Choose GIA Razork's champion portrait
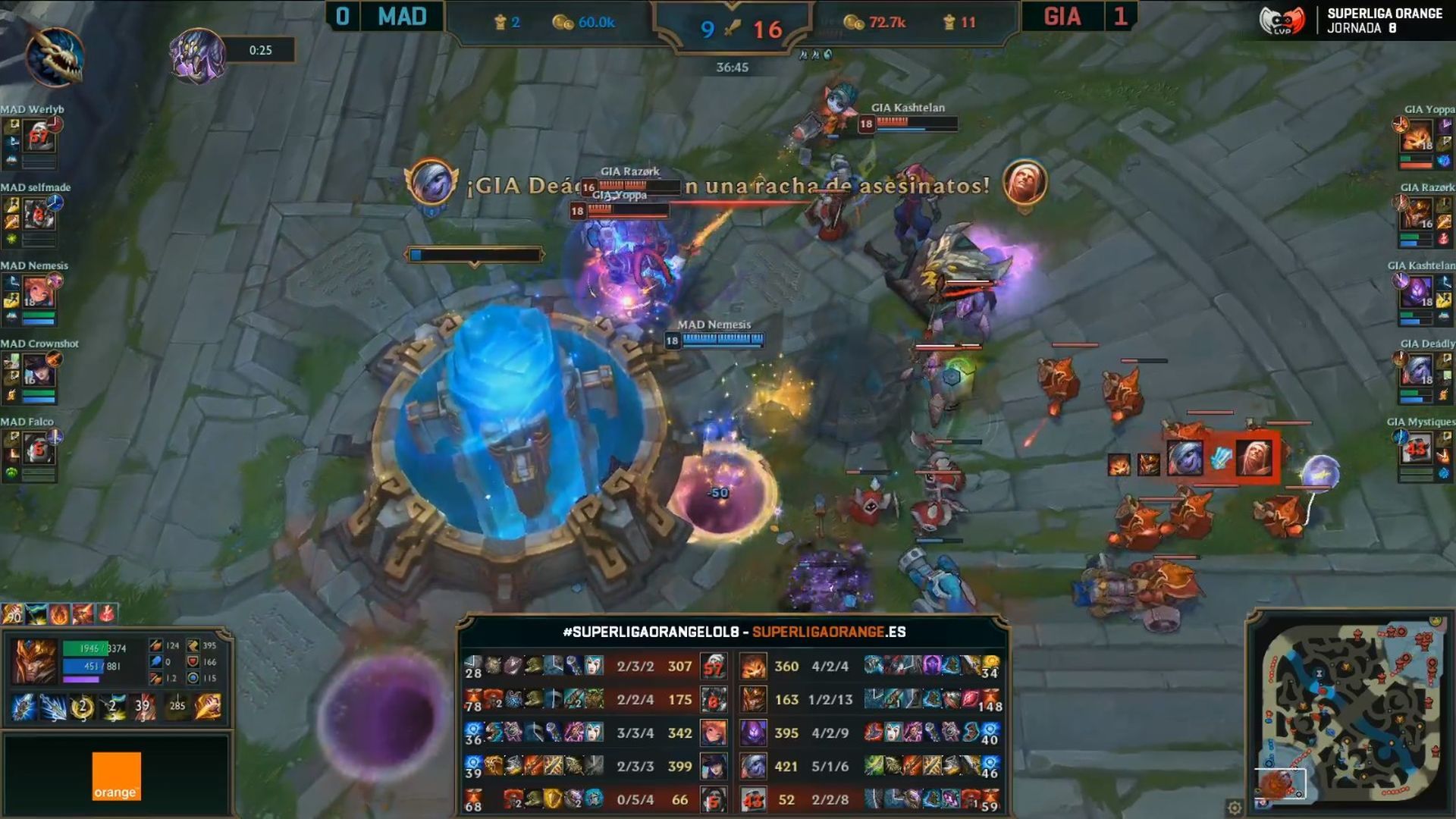The image size is (1456, 819). 1416,215
